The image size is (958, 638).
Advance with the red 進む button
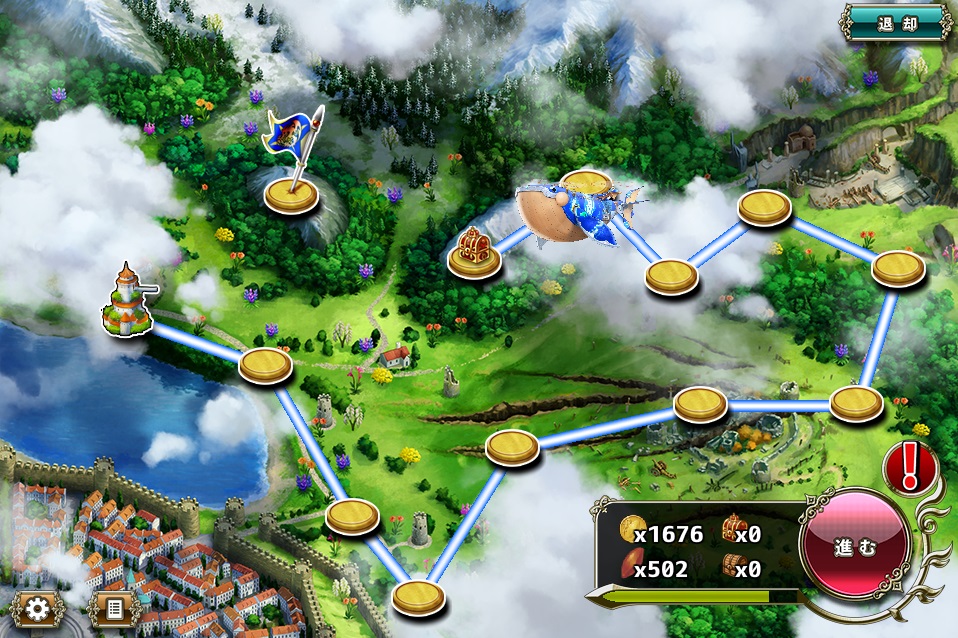855,549
